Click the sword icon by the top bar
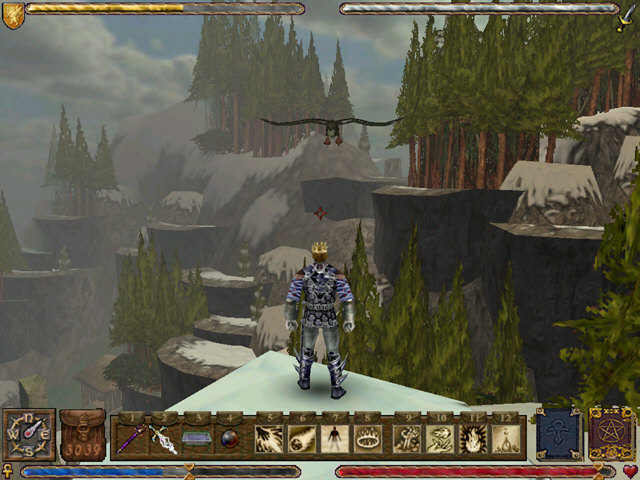The width and height of the screenshot is (640, 480). (x=627, y=14)
